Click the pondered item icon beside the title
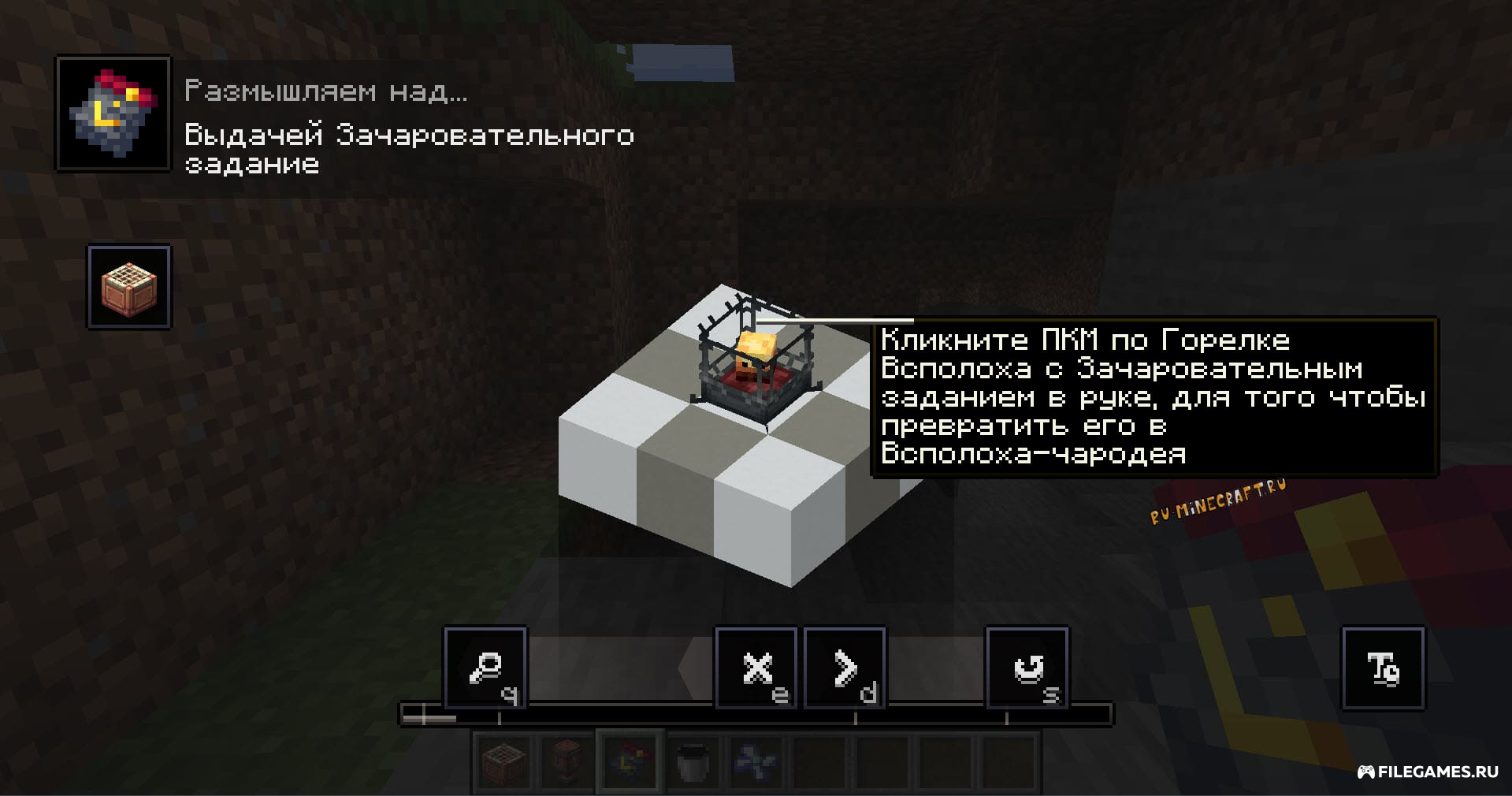 pyautogui.click(x=113, y=113)
